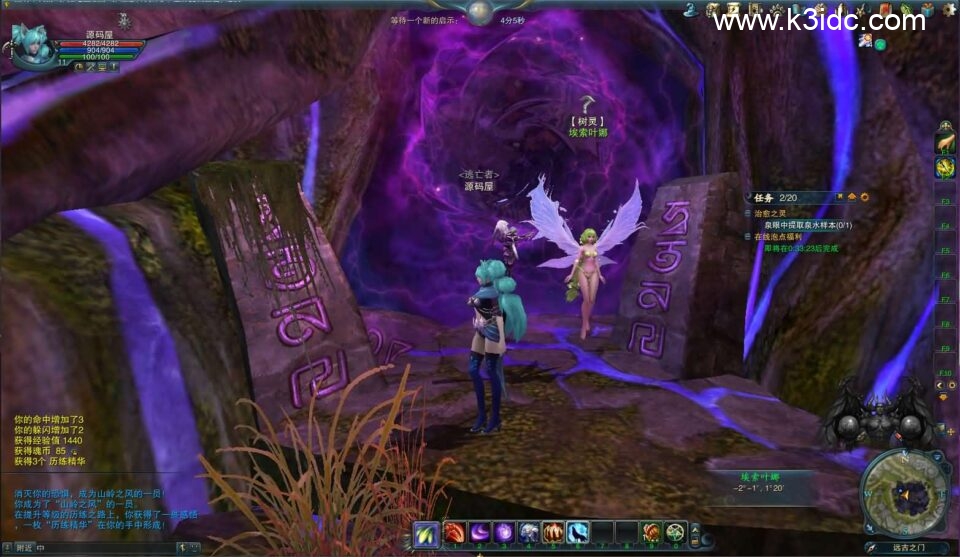Activate the red claw slash skill

click(455, 533)
